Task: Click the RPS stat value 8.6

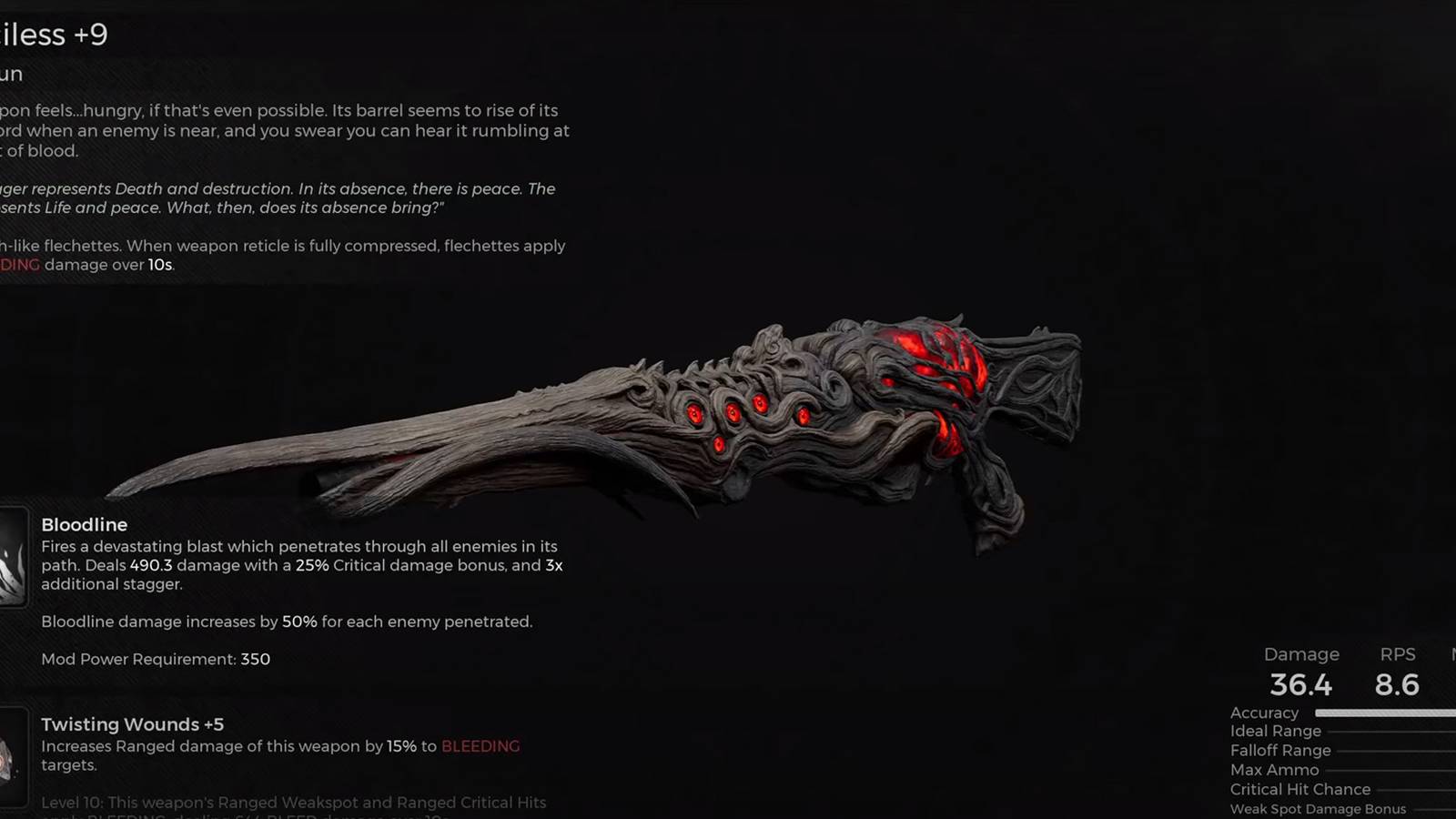Action: click(1398, 685)
